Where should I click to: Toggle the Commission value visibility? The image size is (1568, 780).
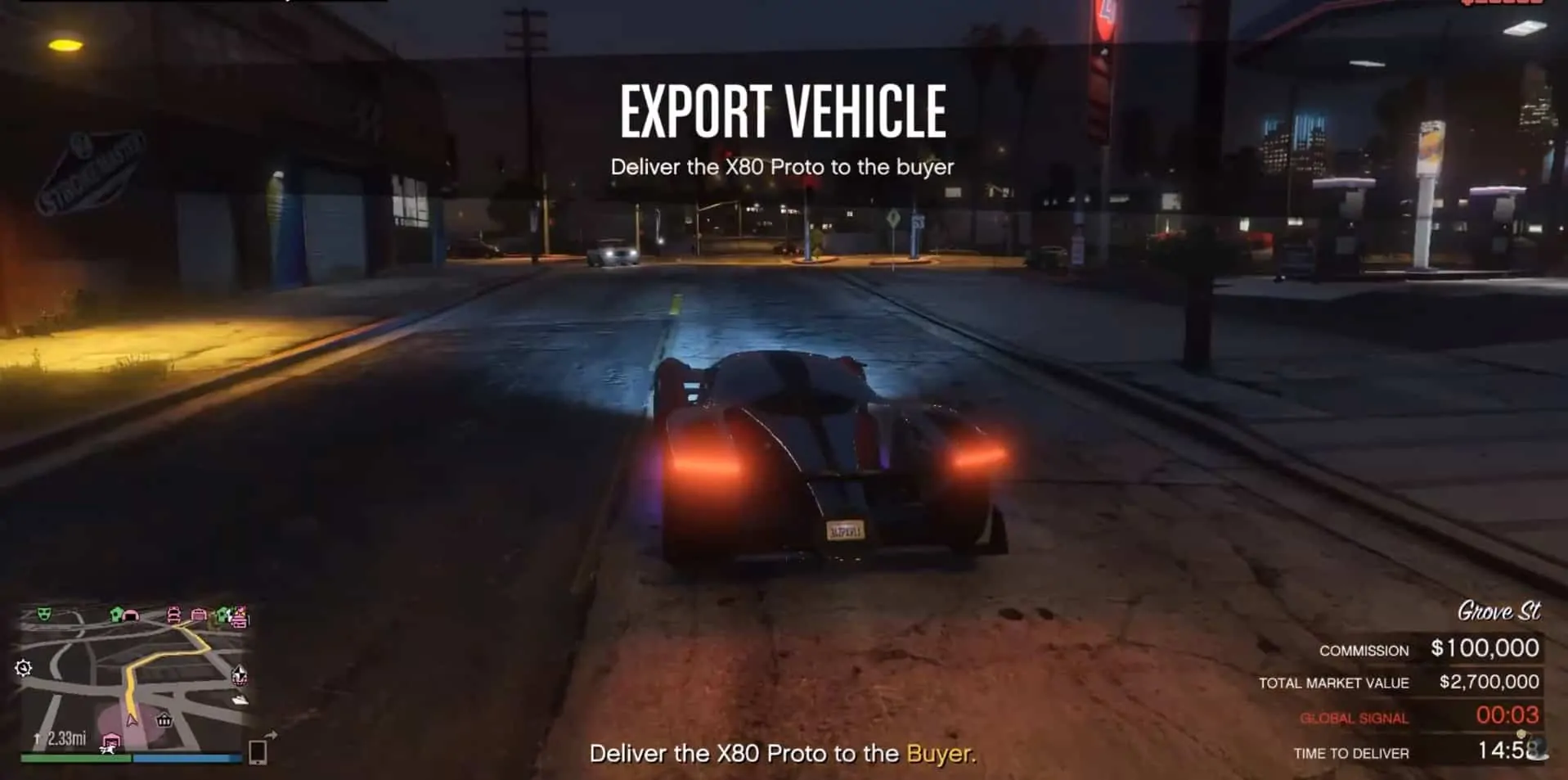1485,648
